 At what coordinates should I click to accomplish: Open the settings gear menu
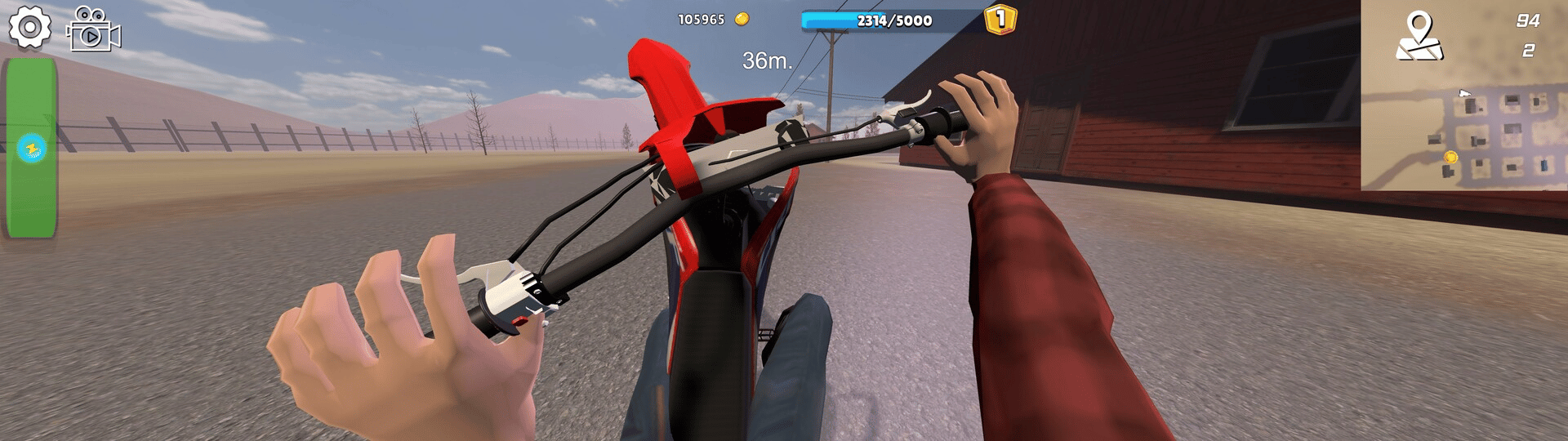coord(29,27)
